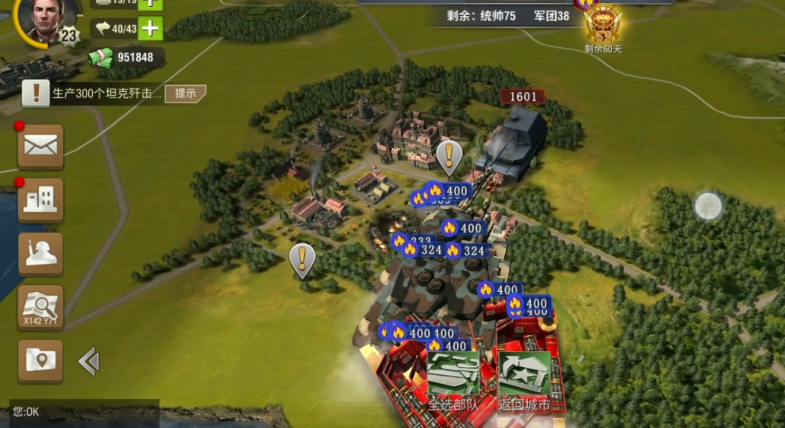Tap the 提示 hint button
Viewport: 785px width, 428px height.
click(x=186, y=93)
